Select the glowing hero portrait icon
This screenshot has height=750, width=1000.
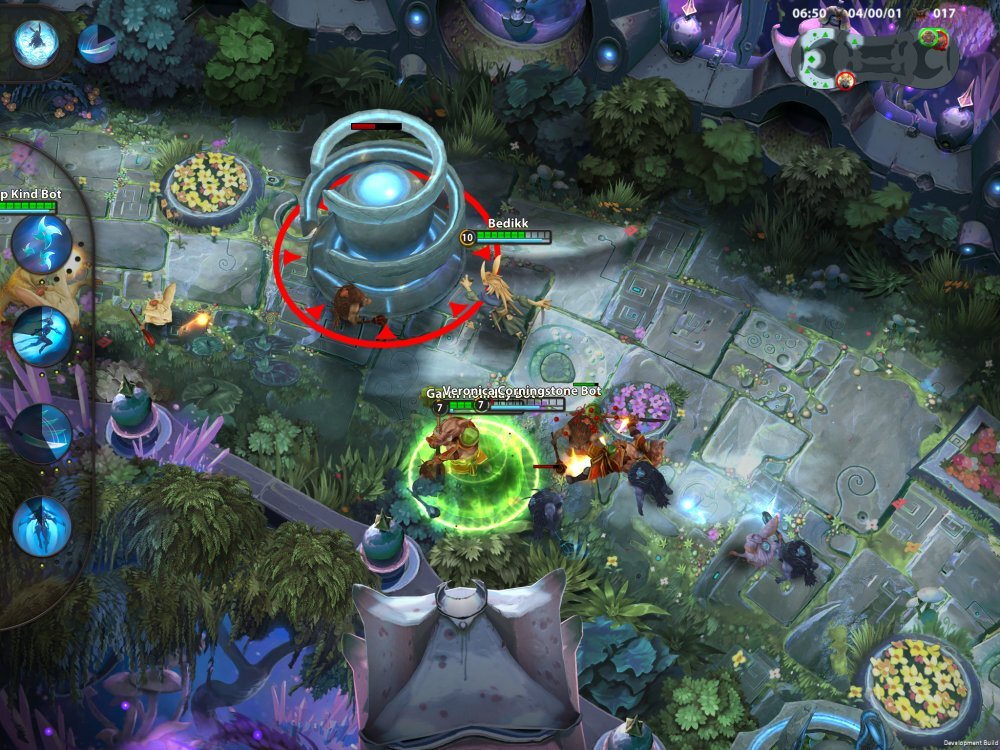(x=36, y=42)
